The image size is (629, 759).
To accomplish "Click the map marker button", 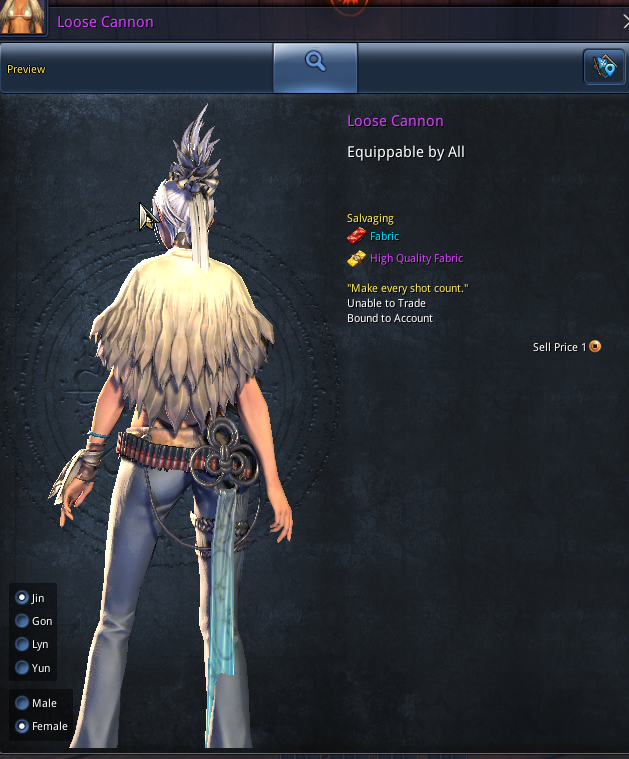I will coord(603,67).
